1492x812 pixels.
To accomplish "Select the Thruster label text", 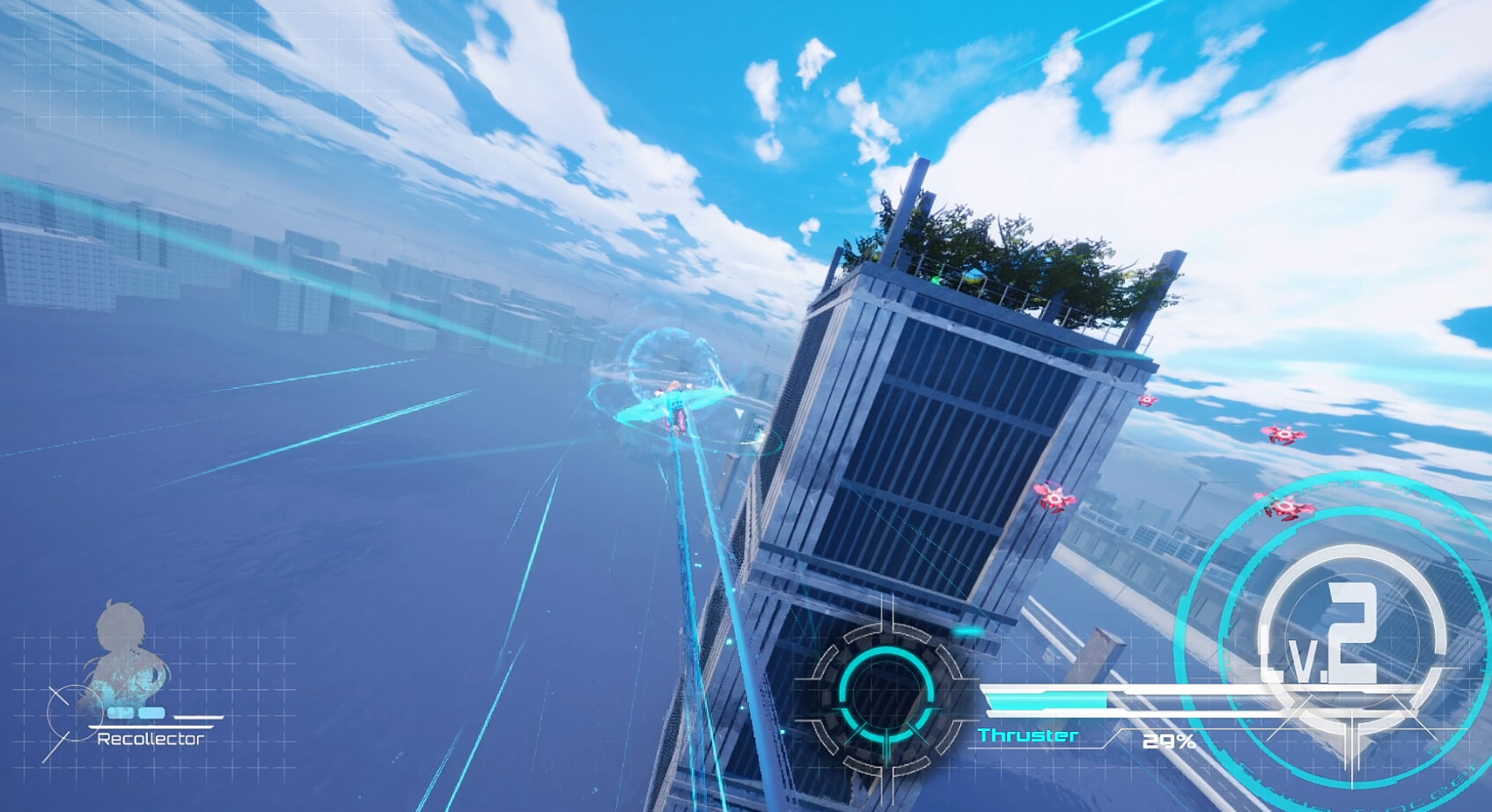I will [x=1030, y=736].
